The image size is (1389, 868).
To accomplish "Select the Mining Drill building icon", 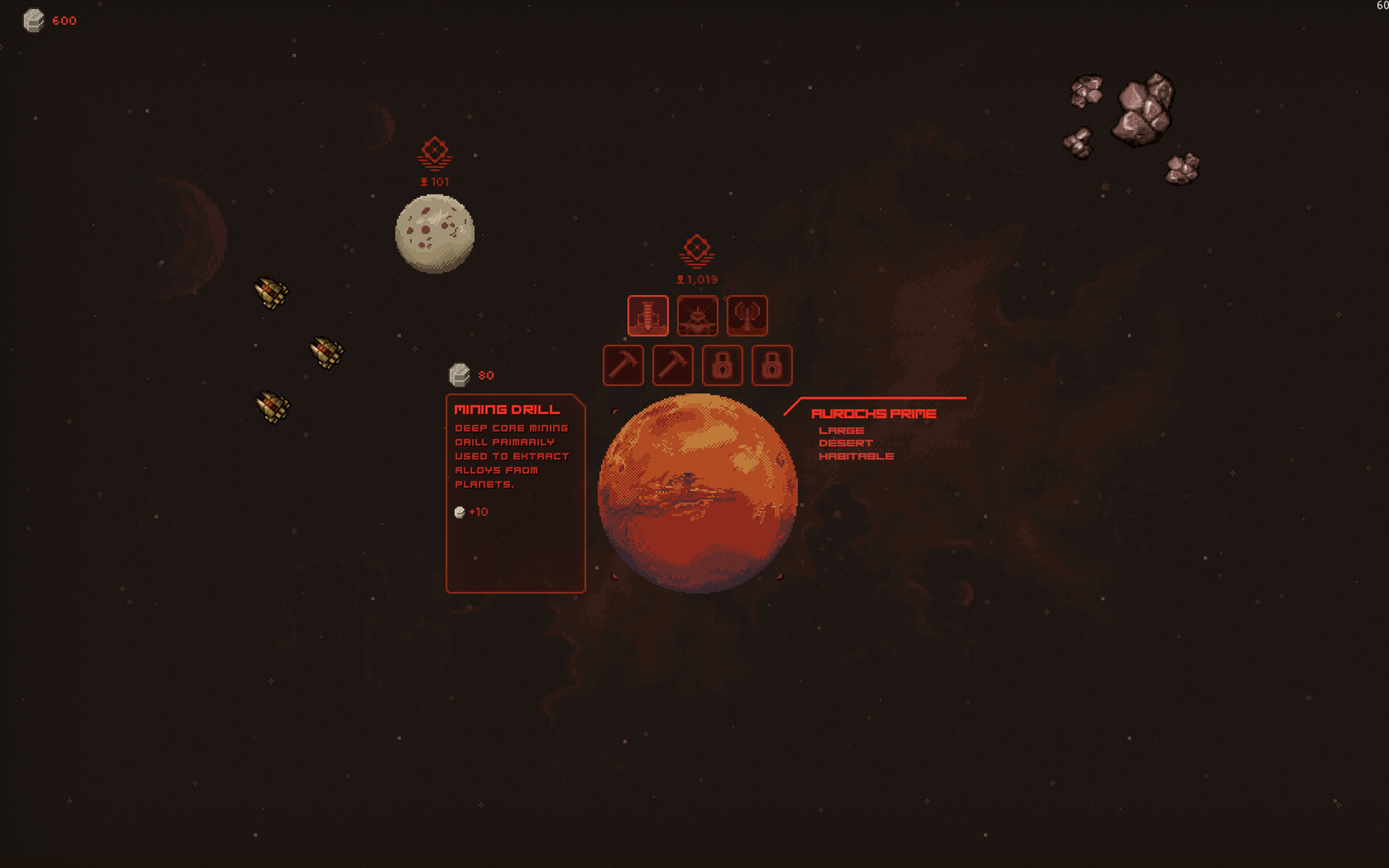I will tap(647, 316).
